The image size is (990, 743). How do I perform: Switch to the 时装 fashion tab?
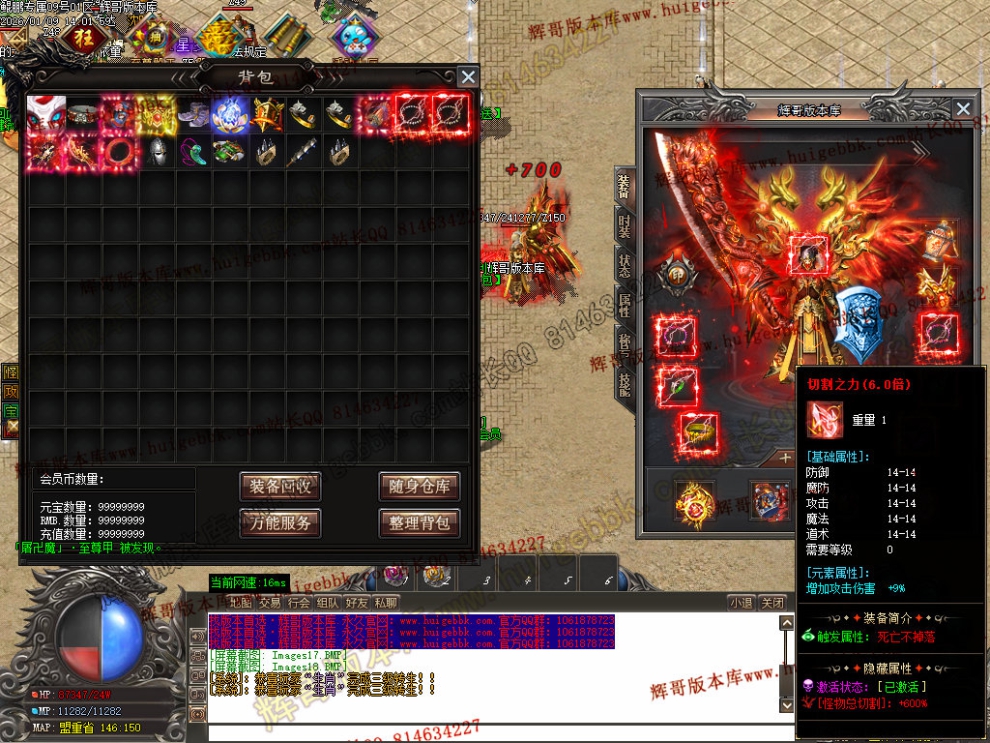coord(624,229)
